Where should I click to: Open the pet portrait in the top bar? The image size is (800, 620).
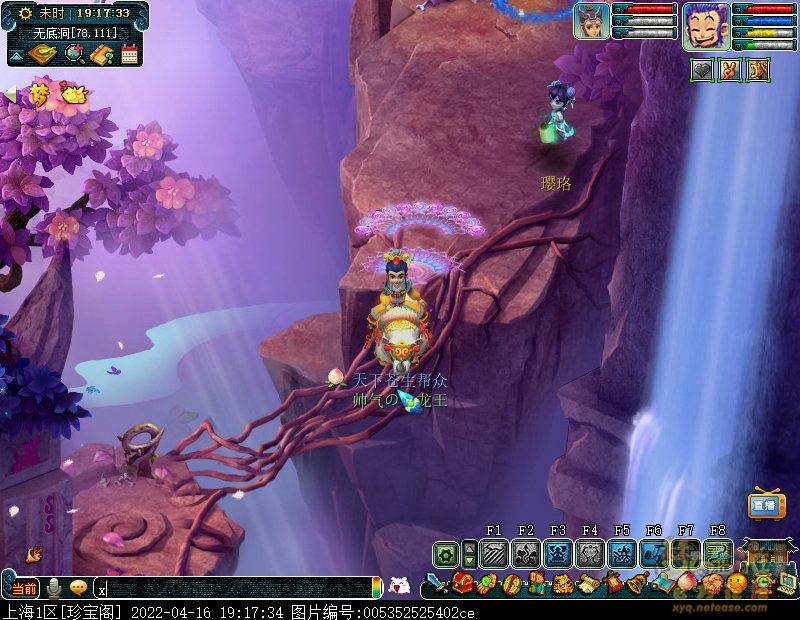click(x=591, y=21)
